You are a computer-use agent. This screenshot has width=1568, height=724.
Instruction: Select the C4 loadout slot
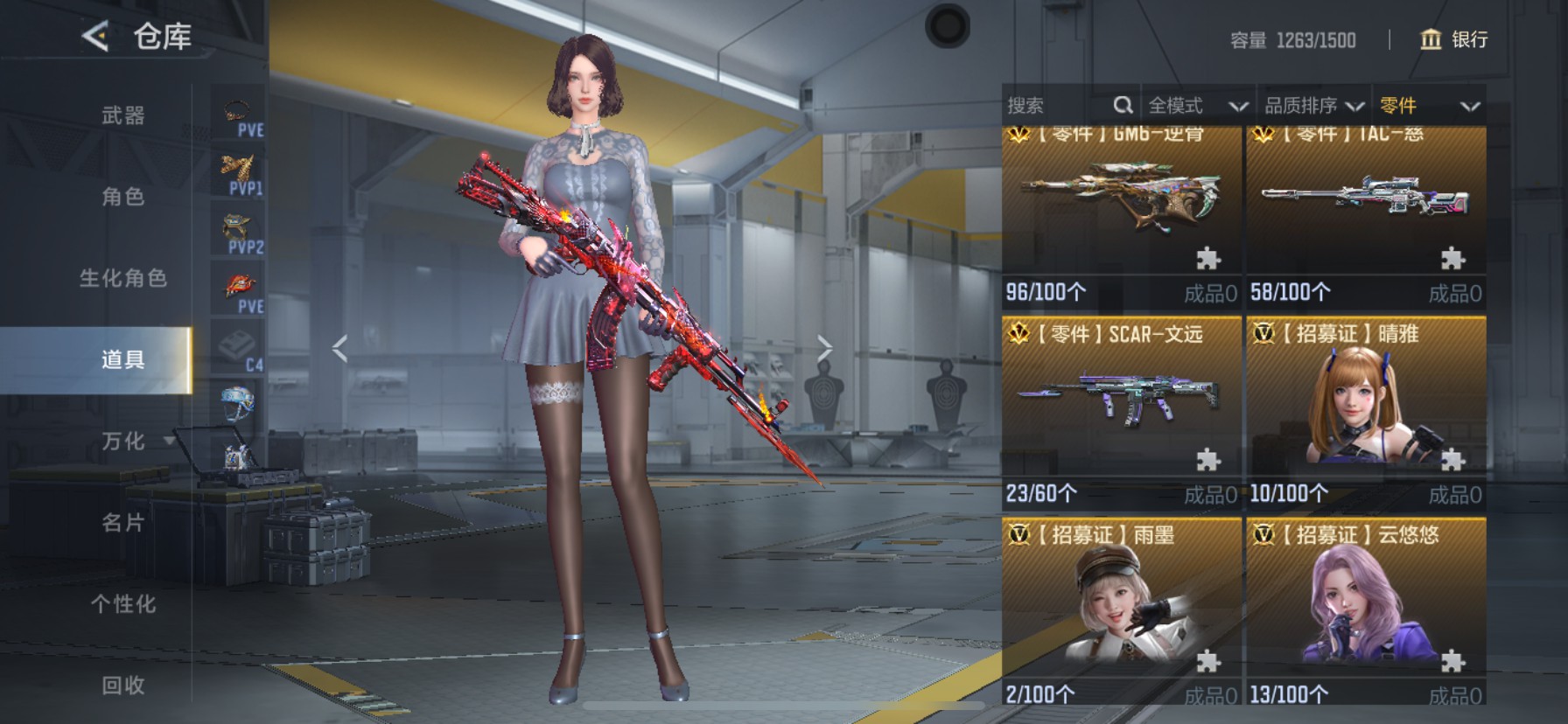[238, 348]
